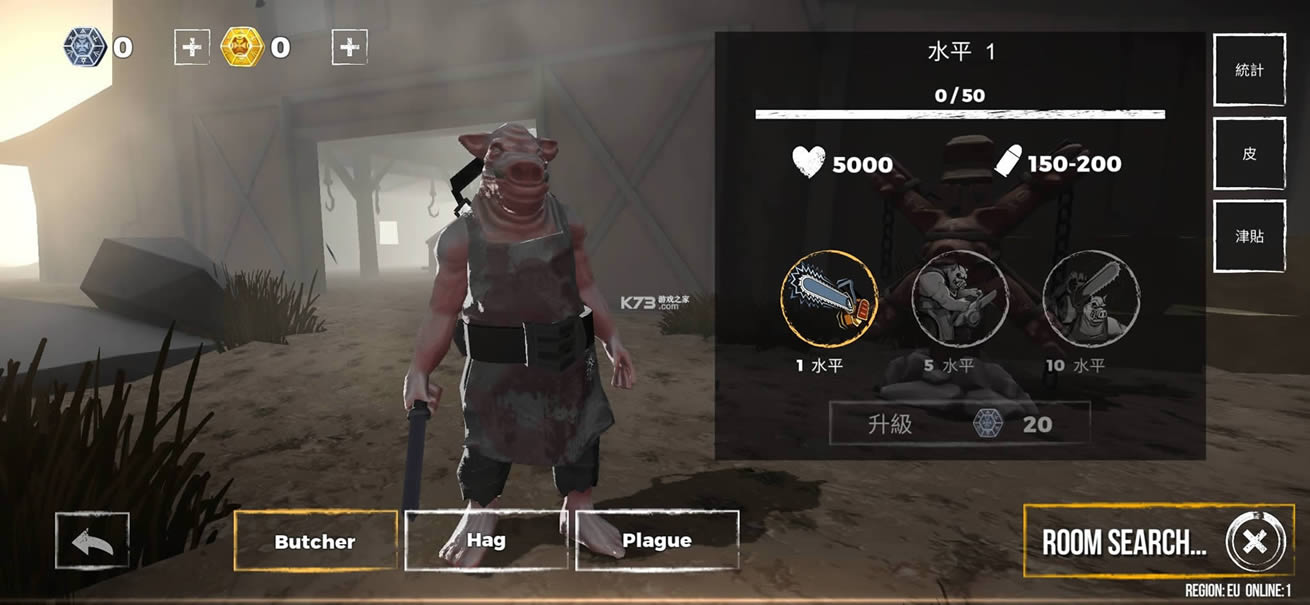
Task: Open the 統計 statistics panel
Action: click(1249, 70)
